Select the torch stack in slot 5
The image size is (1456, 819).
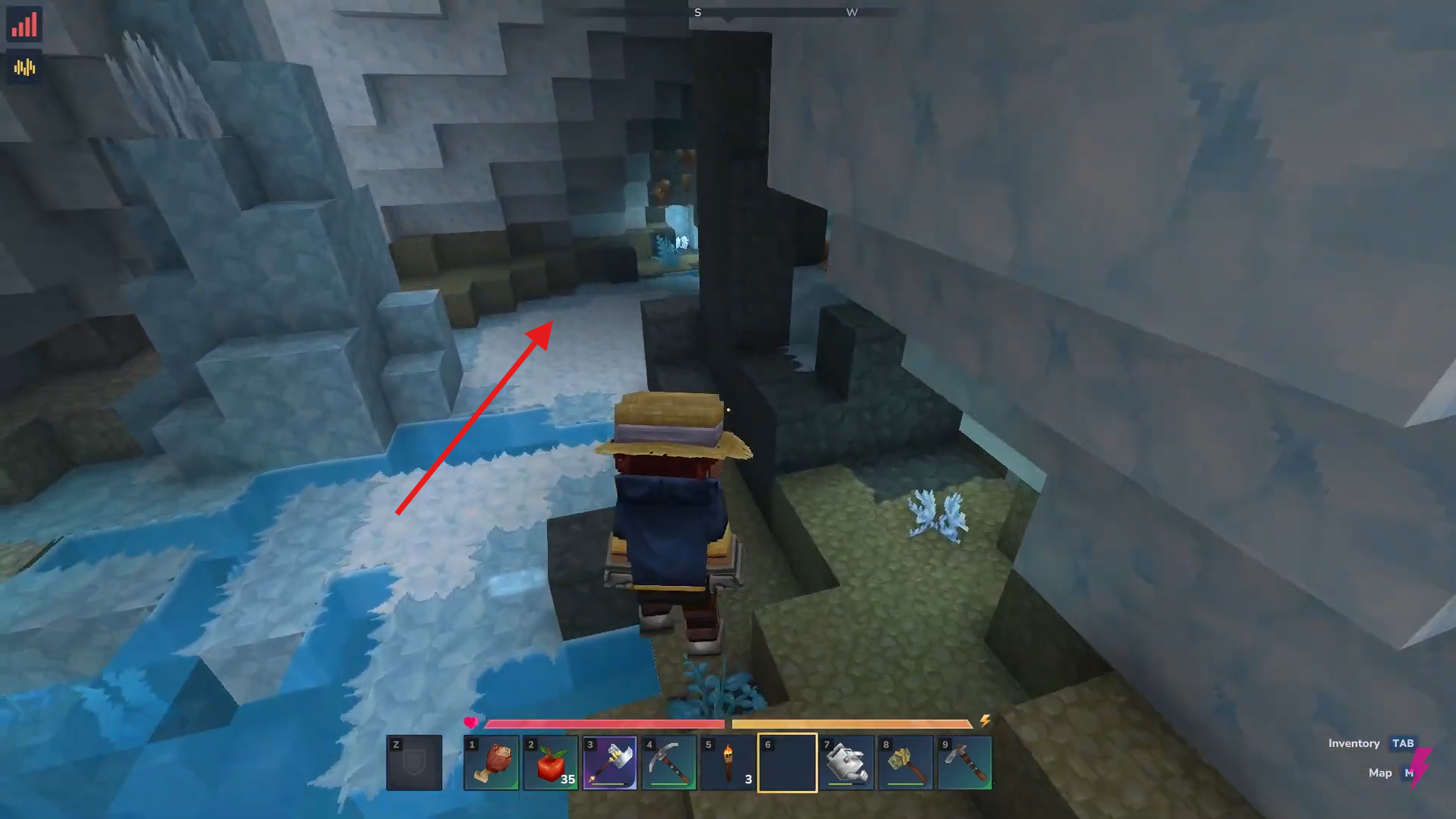pos(728,763)
